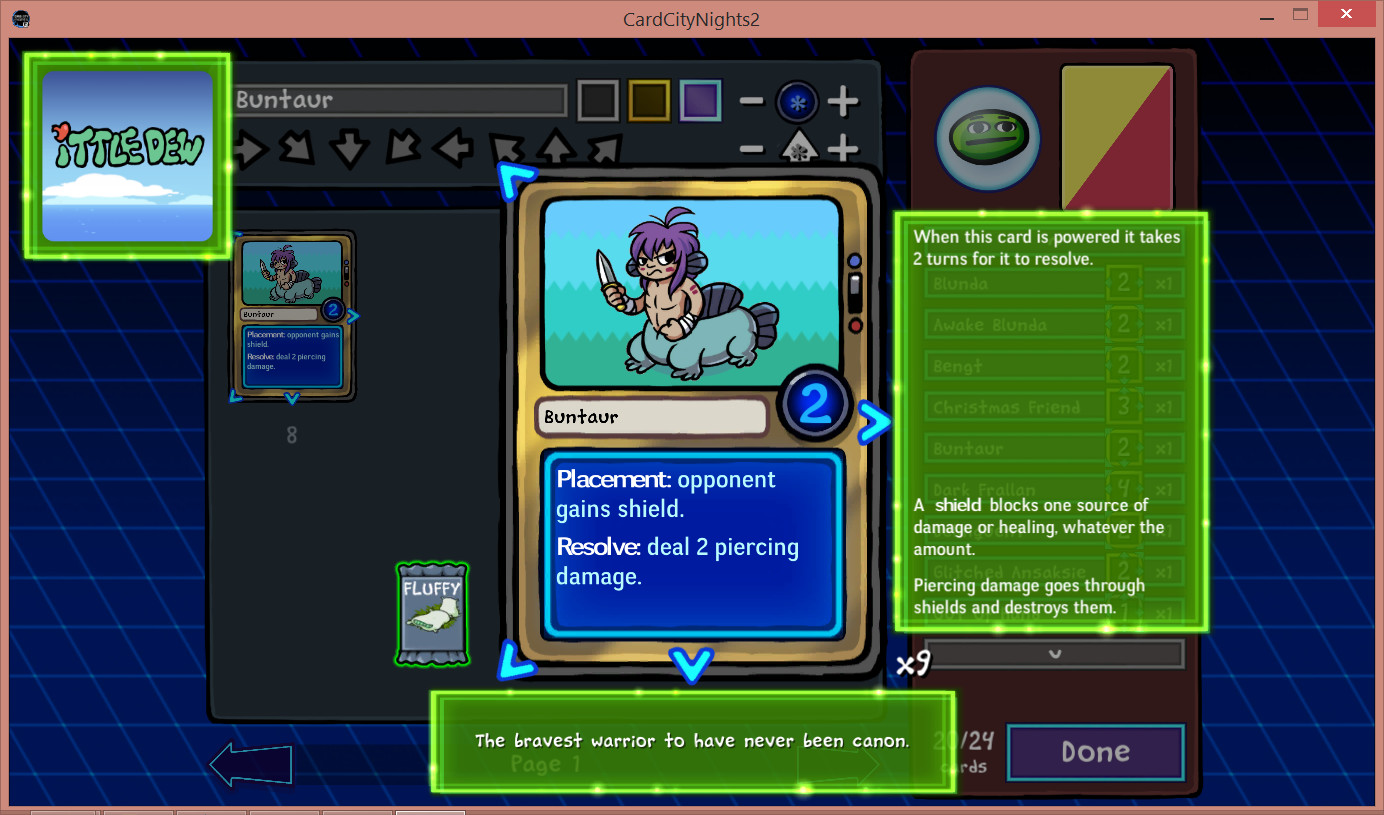
Task: Toggle the gold card color filter
Action: point(648,100)
